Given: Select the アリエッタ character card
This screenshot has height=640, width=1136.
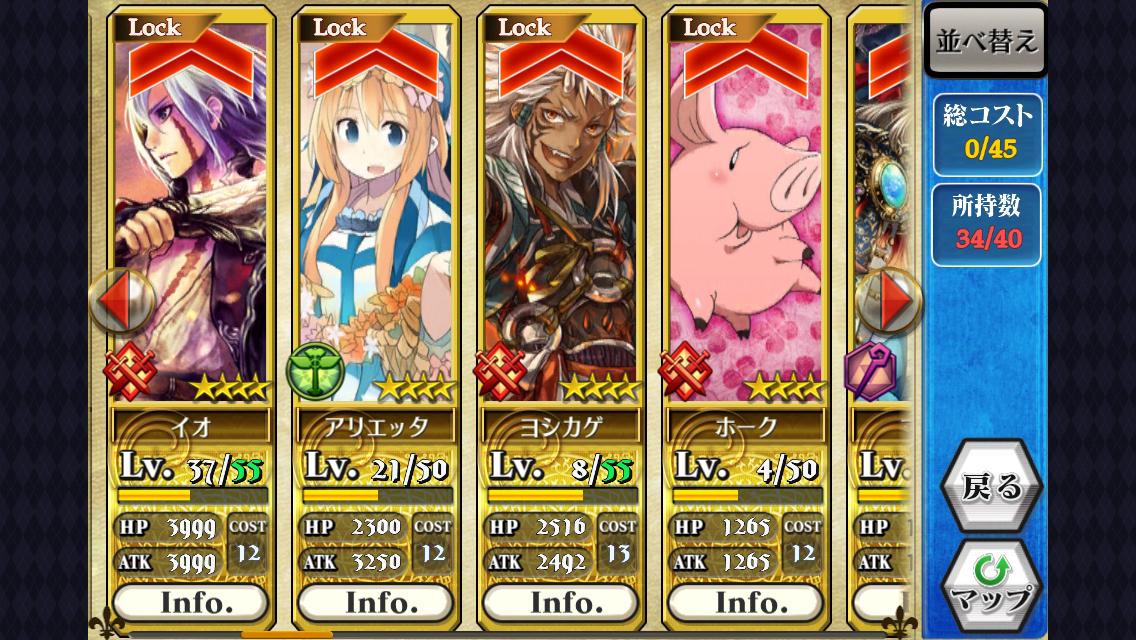Looking at the screenshot, I should click(x=376, y=220).
